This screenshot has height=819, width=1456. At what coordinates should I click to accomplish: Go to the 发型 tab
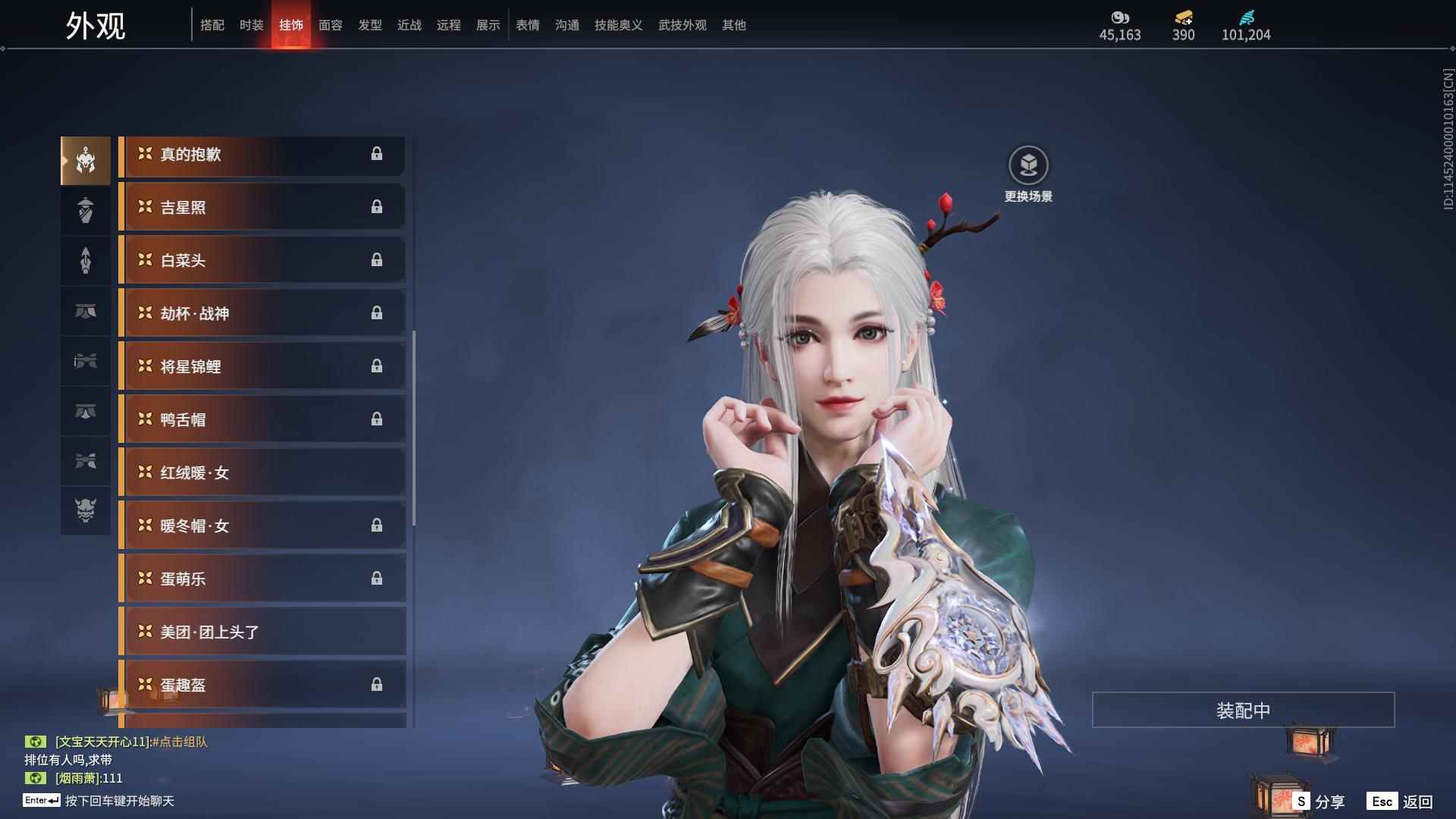click(369, 25)
